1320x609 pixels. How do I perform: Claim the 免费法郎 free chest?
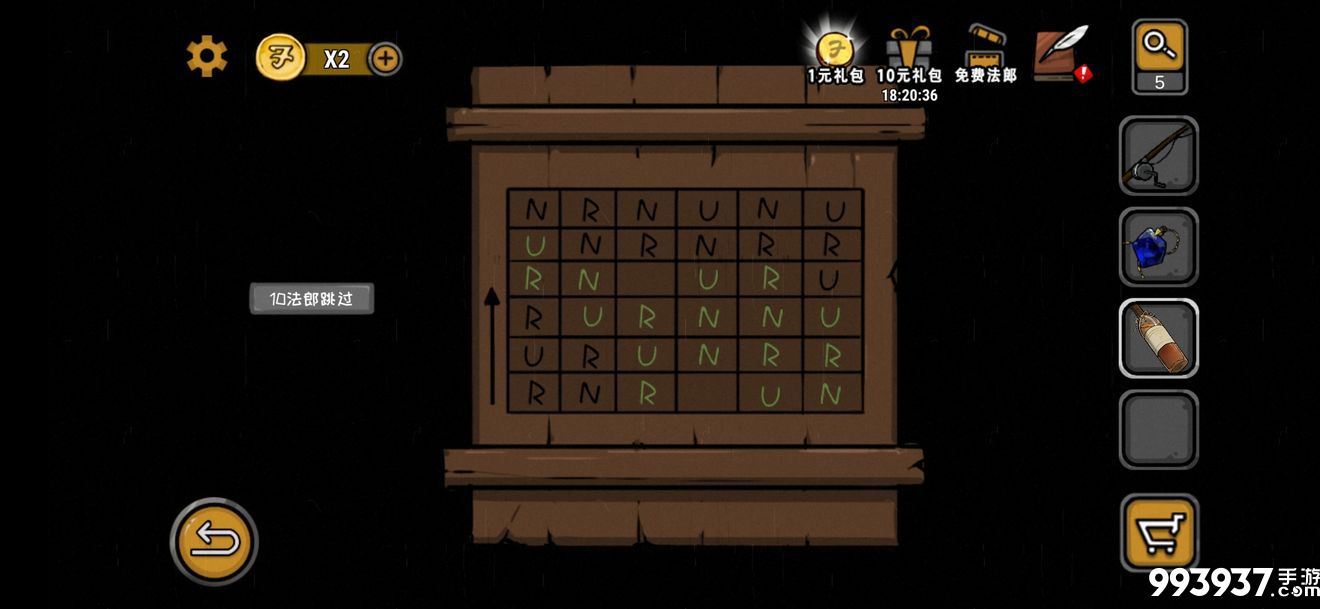(x=985, y=55)
